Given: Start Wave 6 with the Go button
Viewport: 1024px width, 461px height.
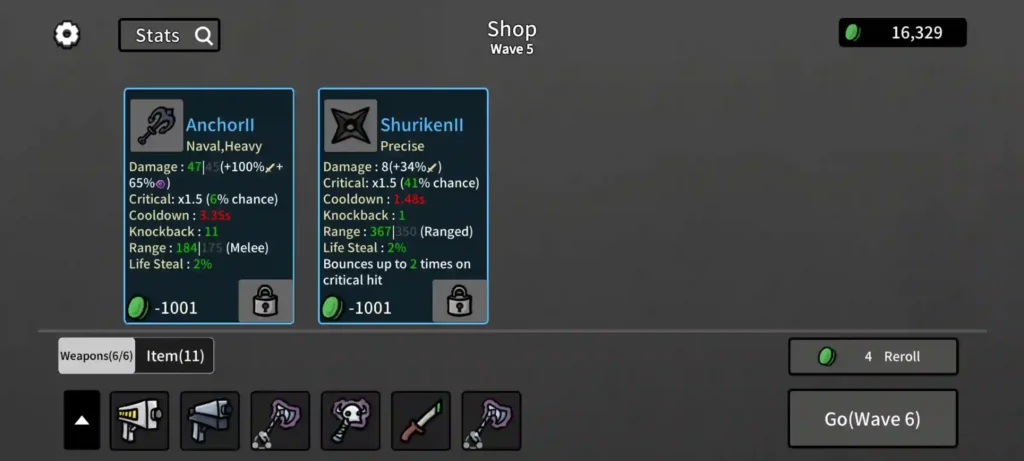Looking at the screenshot, I should coord(873,419).
